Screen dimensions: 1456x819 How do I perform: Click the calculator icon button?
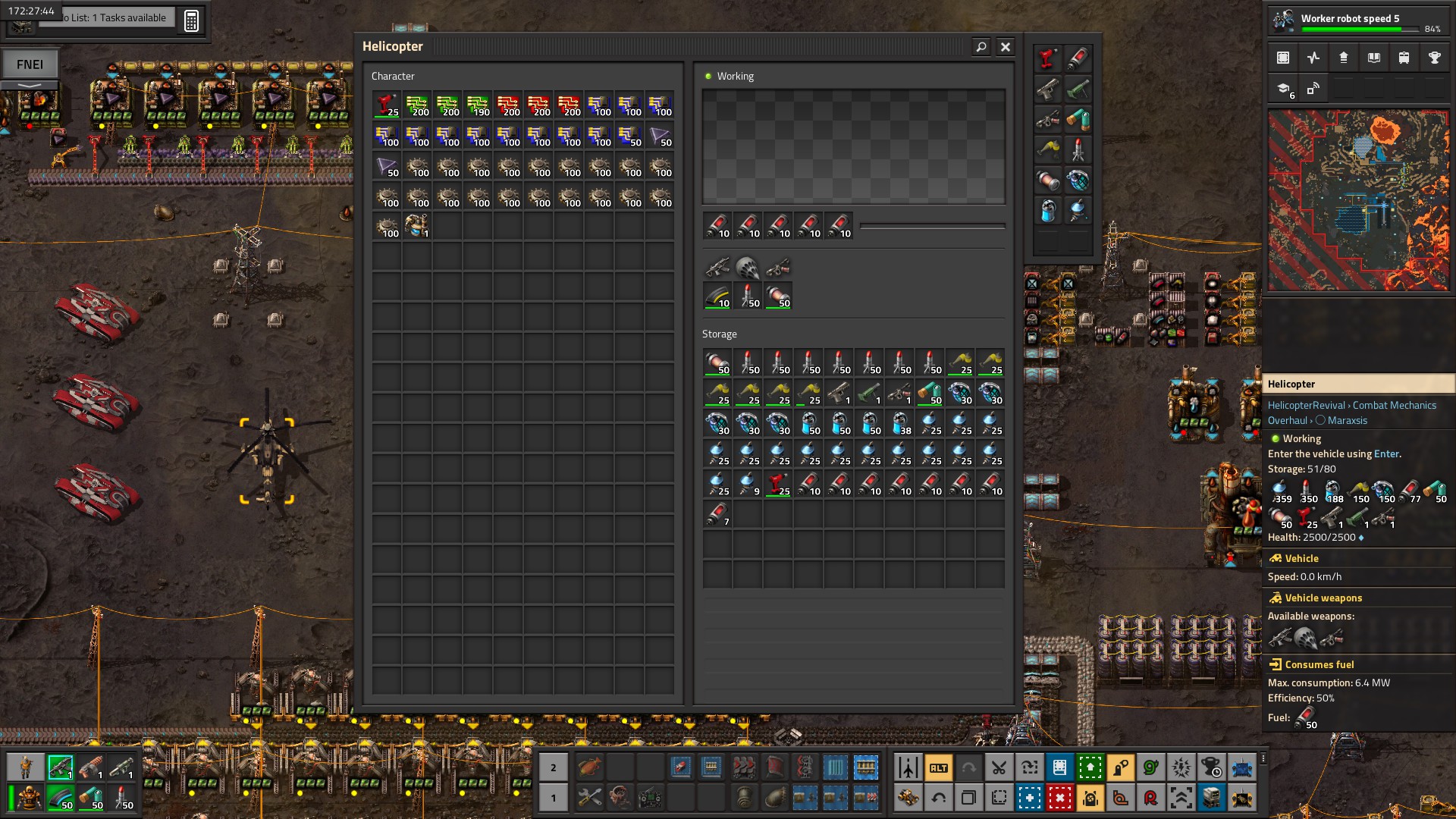pyautogui.click(x=191, y=20)
